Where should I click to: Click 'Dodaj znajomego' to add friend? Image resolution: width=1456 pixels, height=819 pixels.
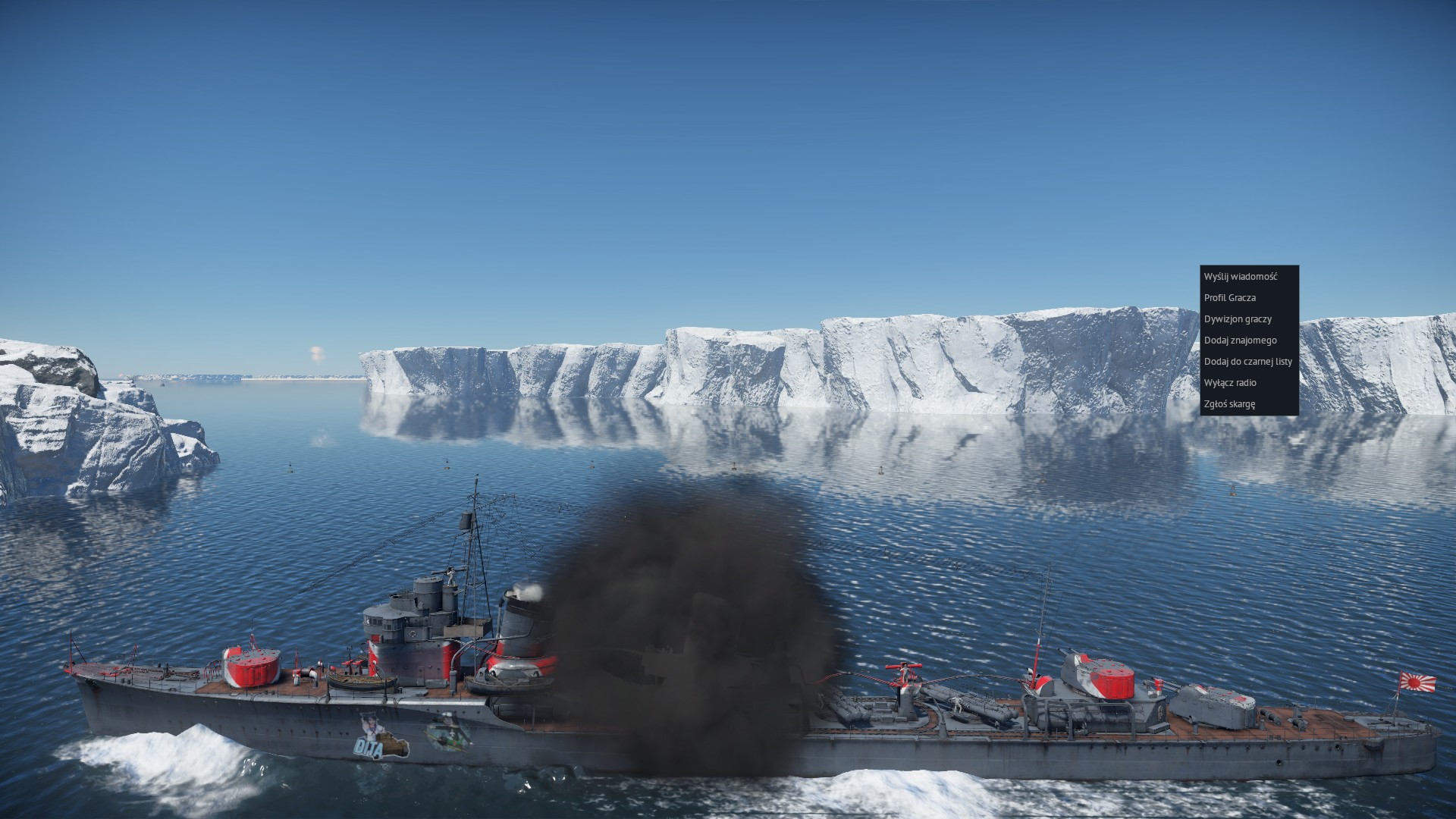[1241, 340]
